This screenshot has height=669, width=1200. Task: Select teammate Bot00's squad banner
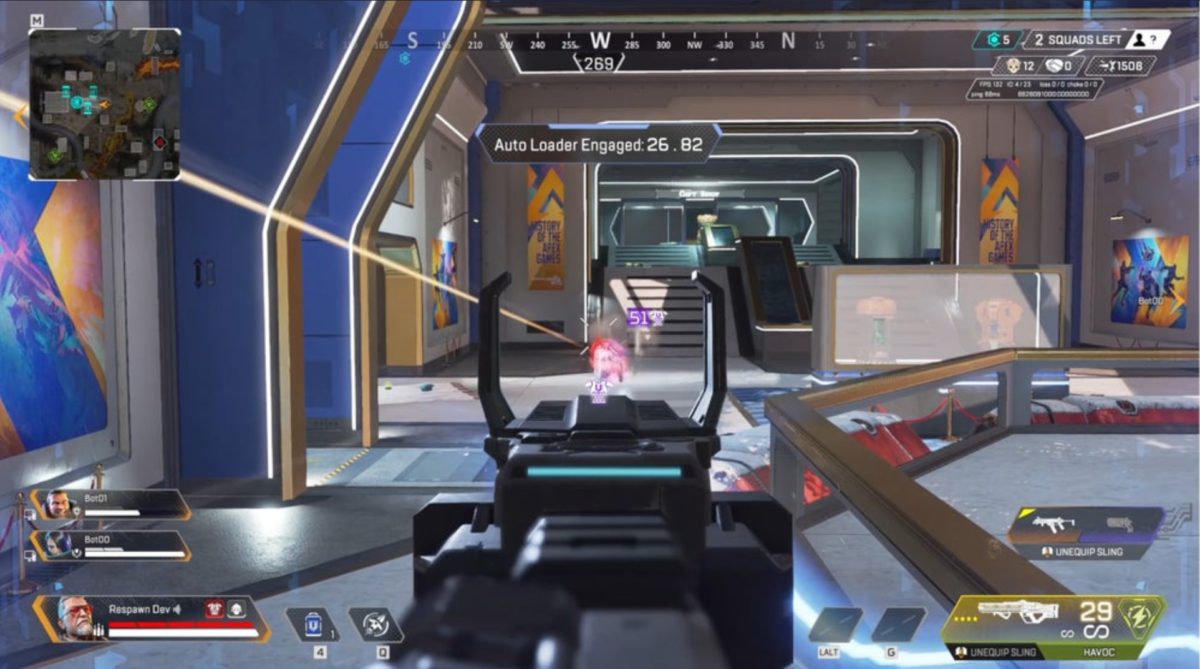(x=112, y=544)
